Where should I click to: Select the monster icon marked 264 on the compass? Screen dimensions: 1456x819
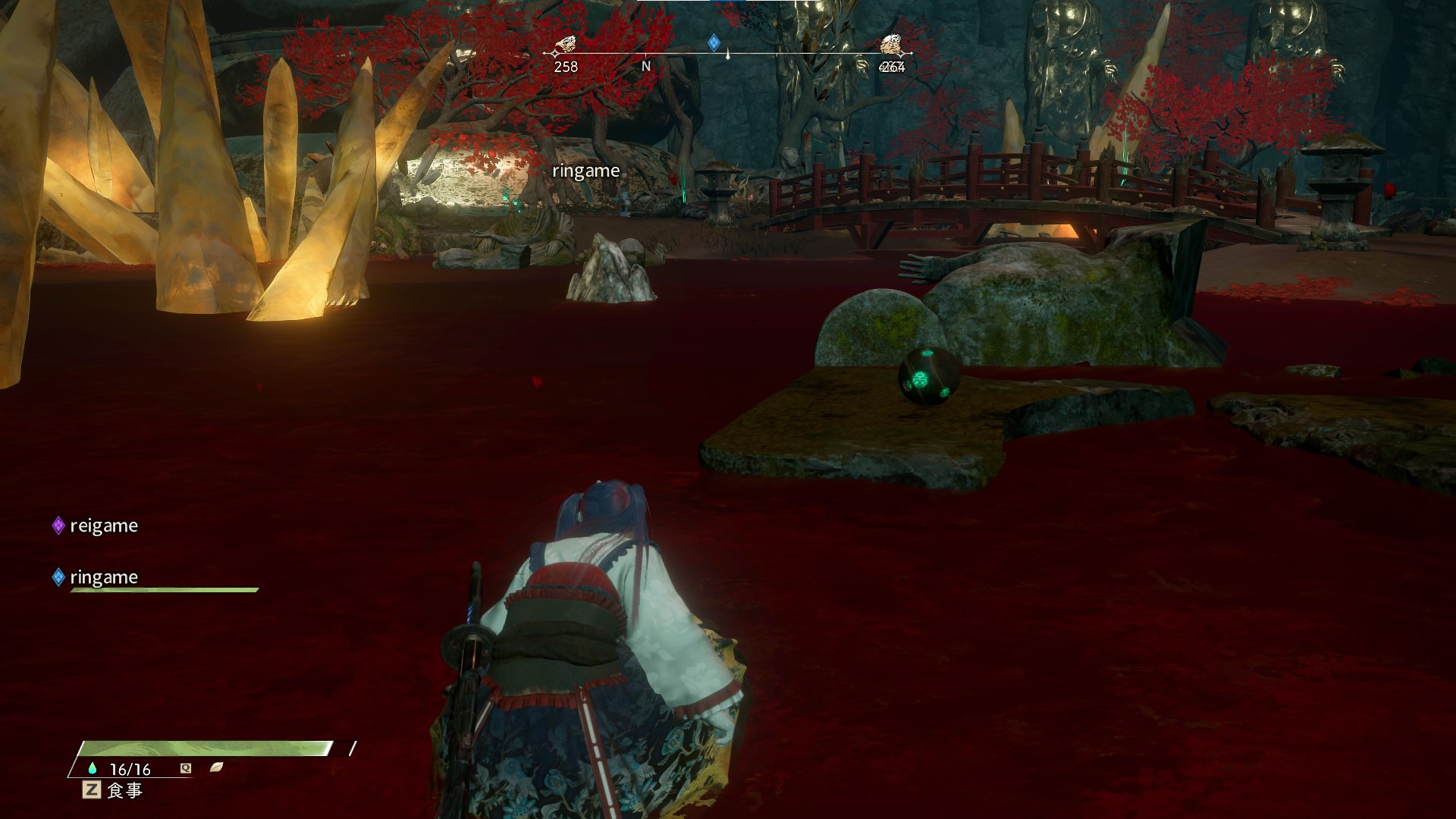(x=892, y=45)
